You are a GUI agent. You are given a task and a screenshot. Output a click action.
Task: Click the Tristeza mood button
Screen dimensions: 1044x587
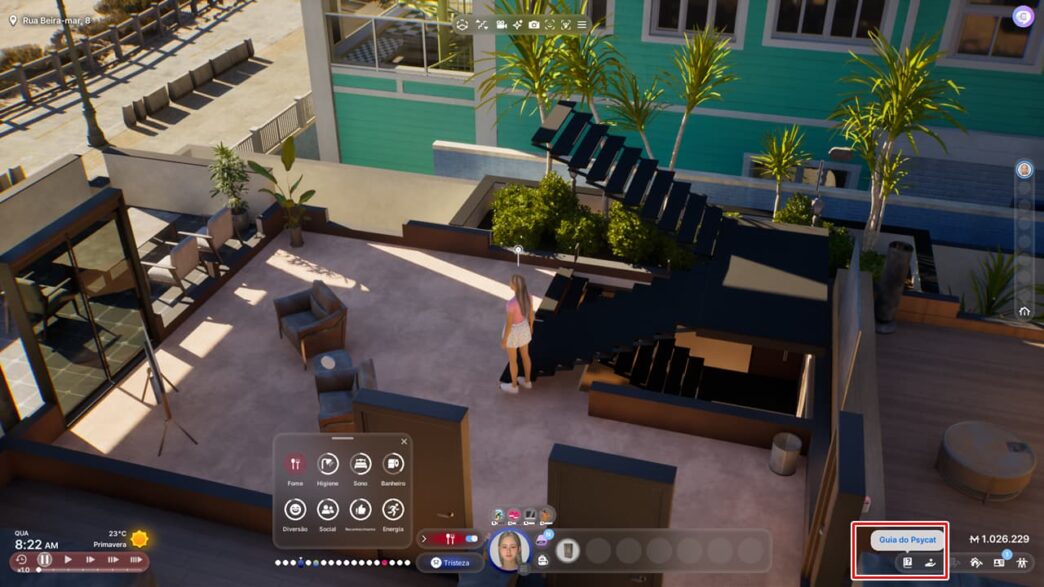pos(450,563)
